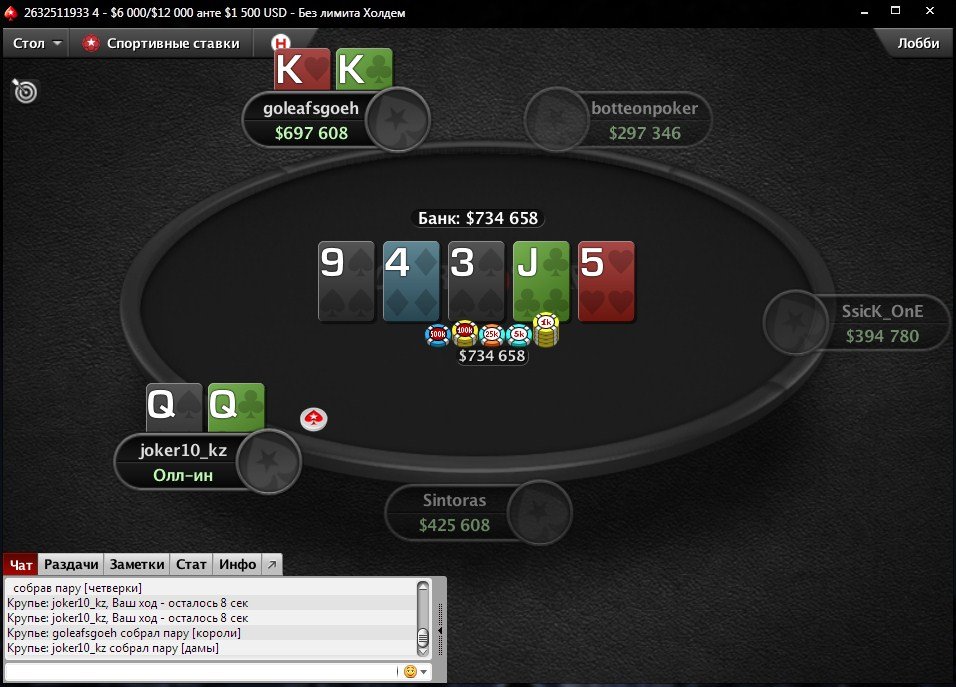Pop out the chat panel arrow
956x687 pixels.
273,565
